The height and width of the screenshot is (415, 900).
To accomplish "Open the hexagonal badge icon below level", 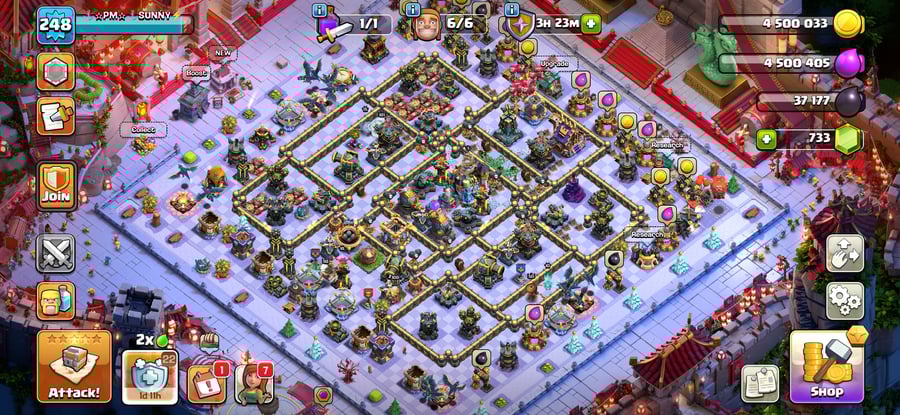I will click(56, 72).
